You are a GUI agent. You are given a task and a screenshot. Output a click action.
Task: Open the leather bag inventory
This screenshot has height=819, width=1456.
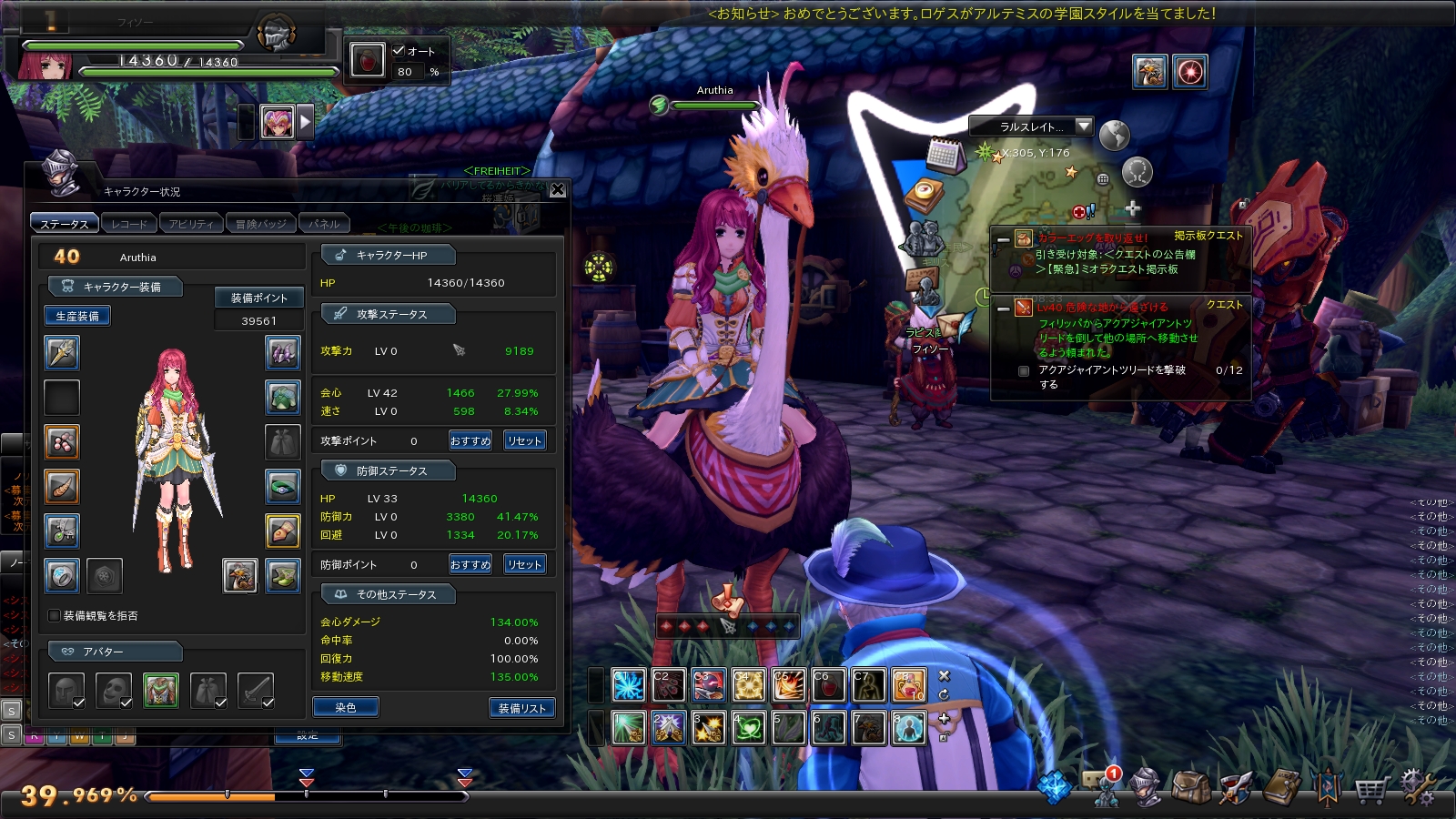tap(1190, 787)
